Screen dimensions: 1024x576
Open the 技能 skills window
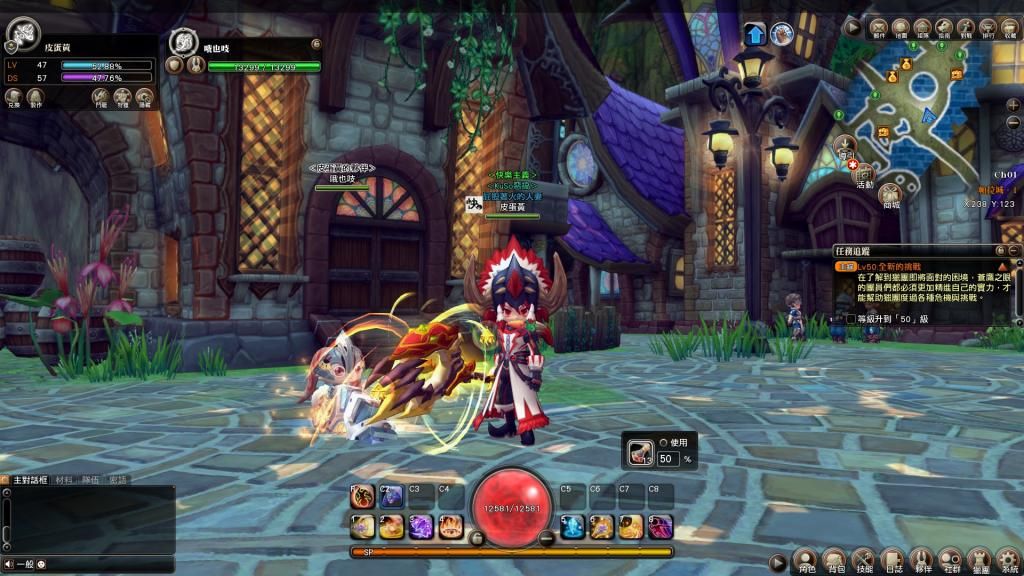coord(865,560)
